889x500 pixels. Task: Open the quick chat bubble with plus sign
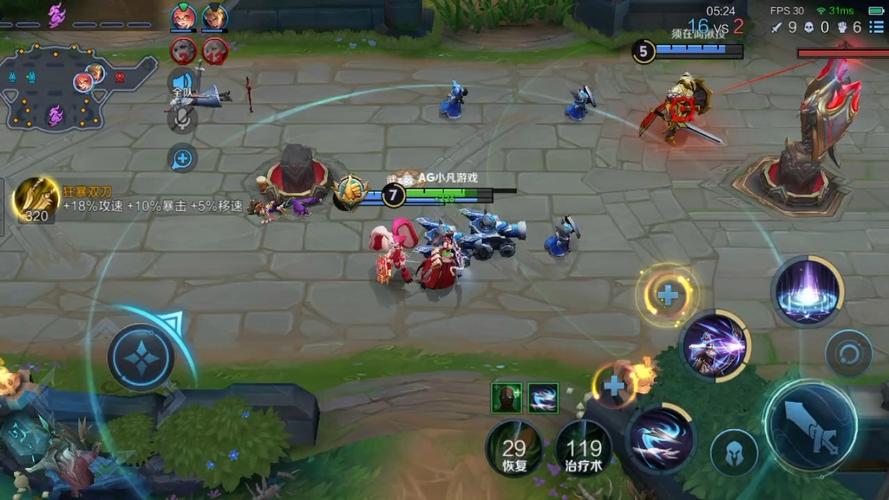click(182, 157)
